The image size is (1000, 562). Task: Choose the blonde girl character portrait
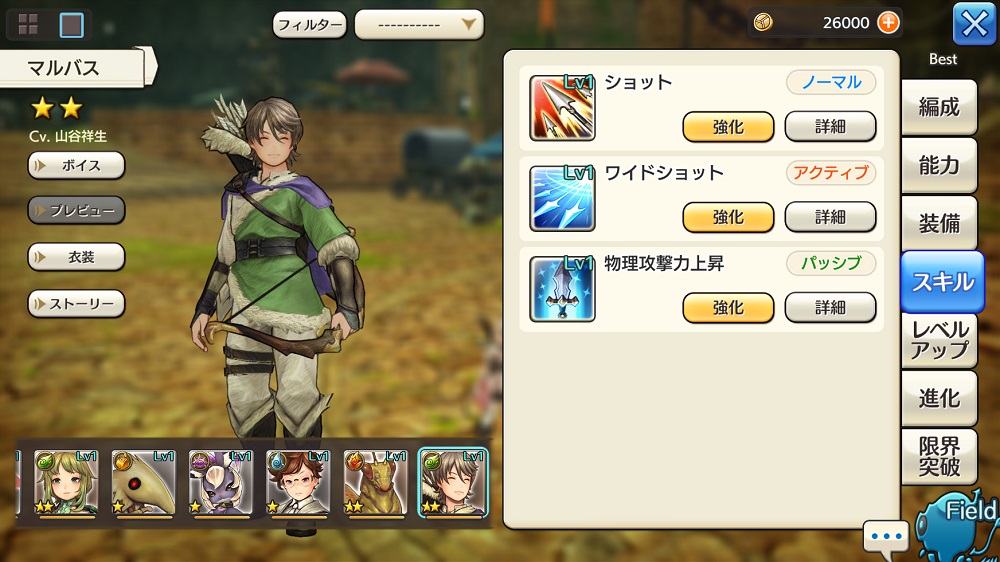65,482
